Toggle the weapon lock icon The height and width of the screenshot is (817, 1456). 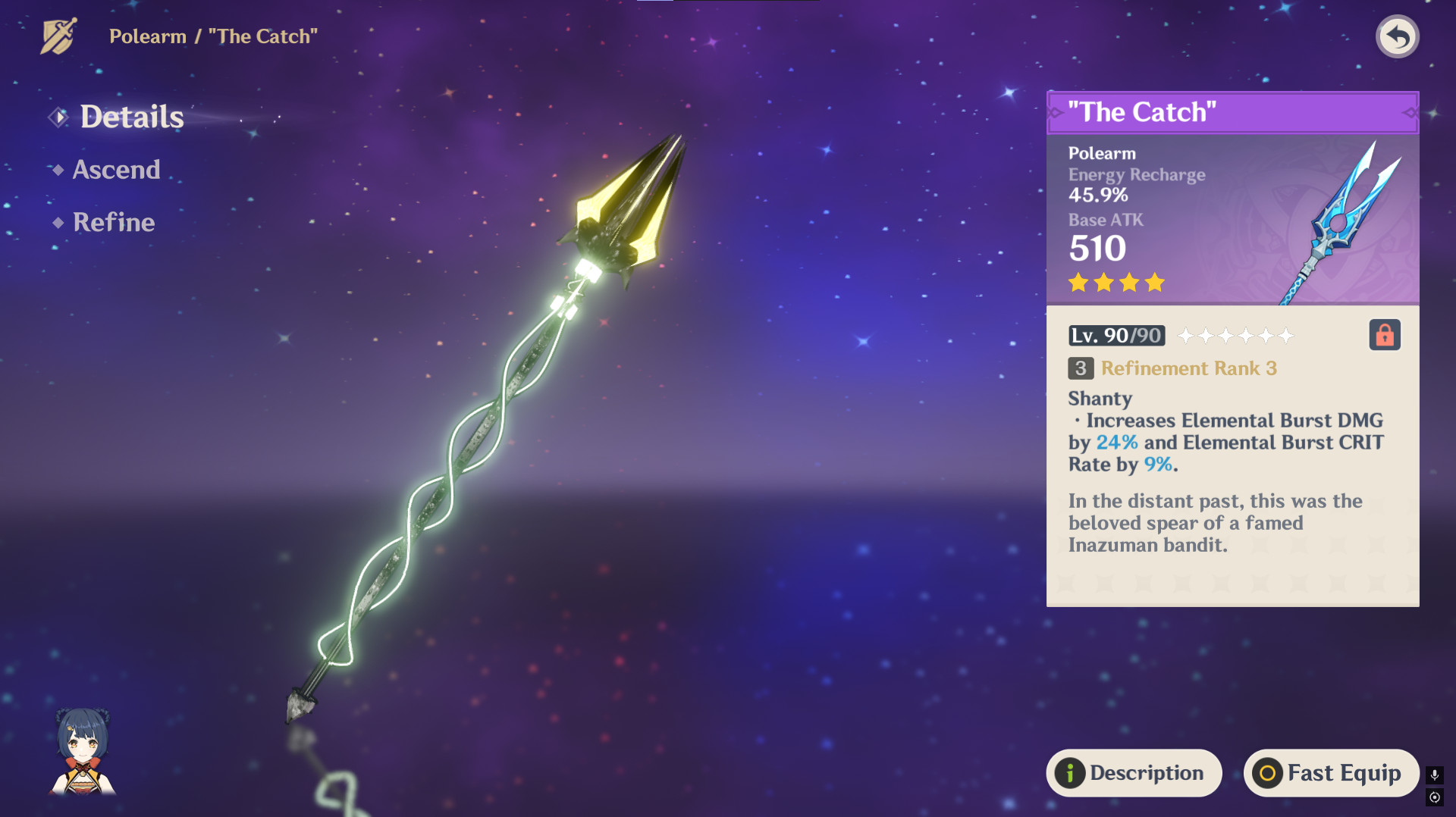1384,335
